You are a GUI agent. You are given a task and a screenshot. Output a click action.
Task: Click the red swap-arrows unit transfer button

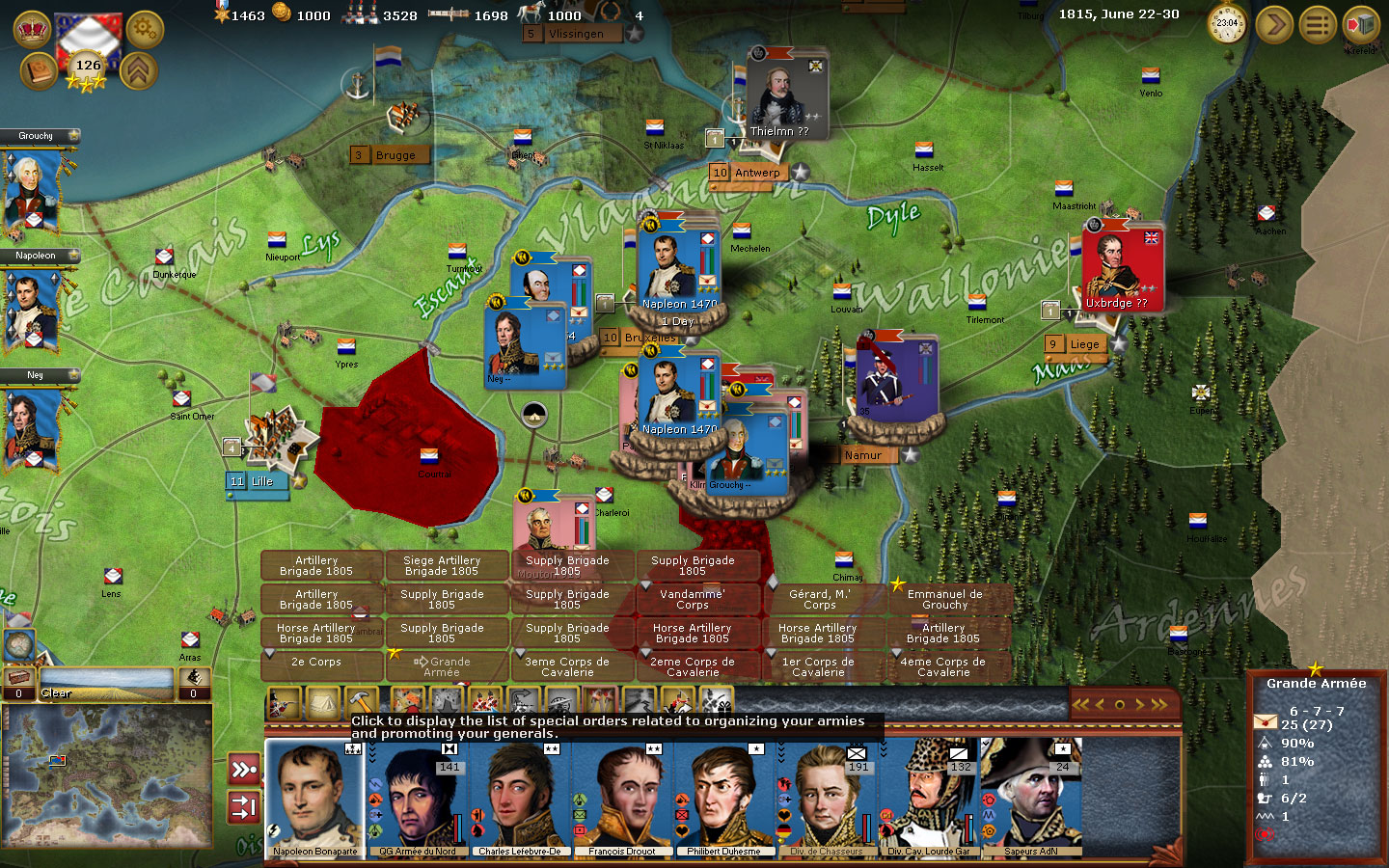coord(242,808)
